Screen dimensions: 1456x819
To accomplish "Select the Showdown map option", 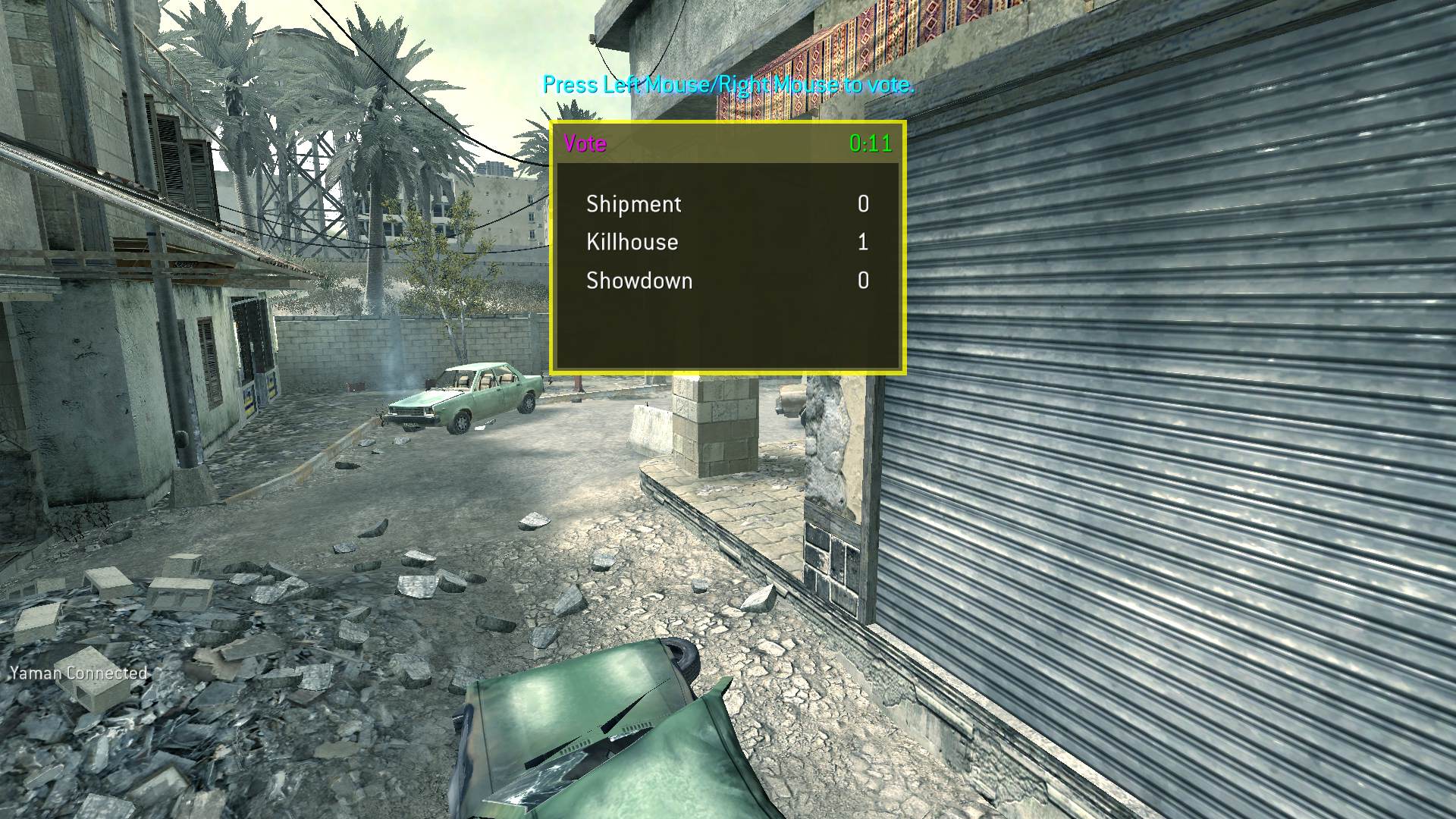I will pos(638,281).
